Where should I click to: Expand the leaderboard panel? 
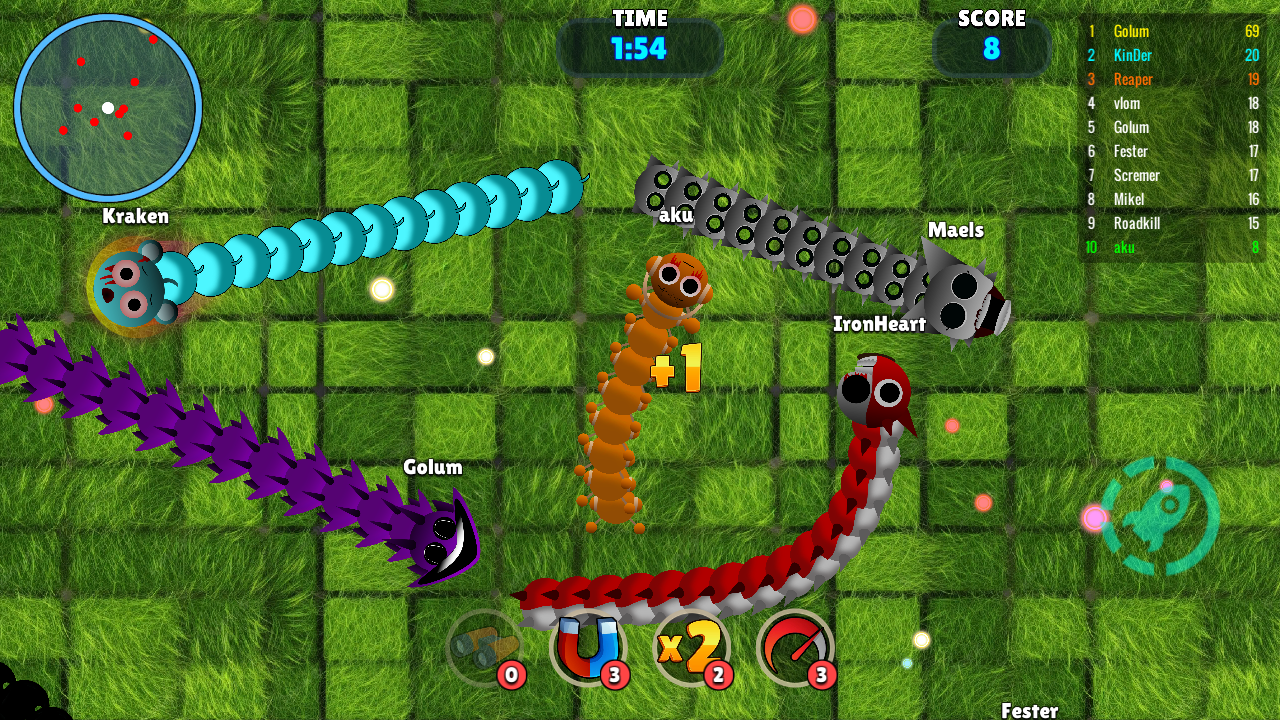[x=1175, y=135]
